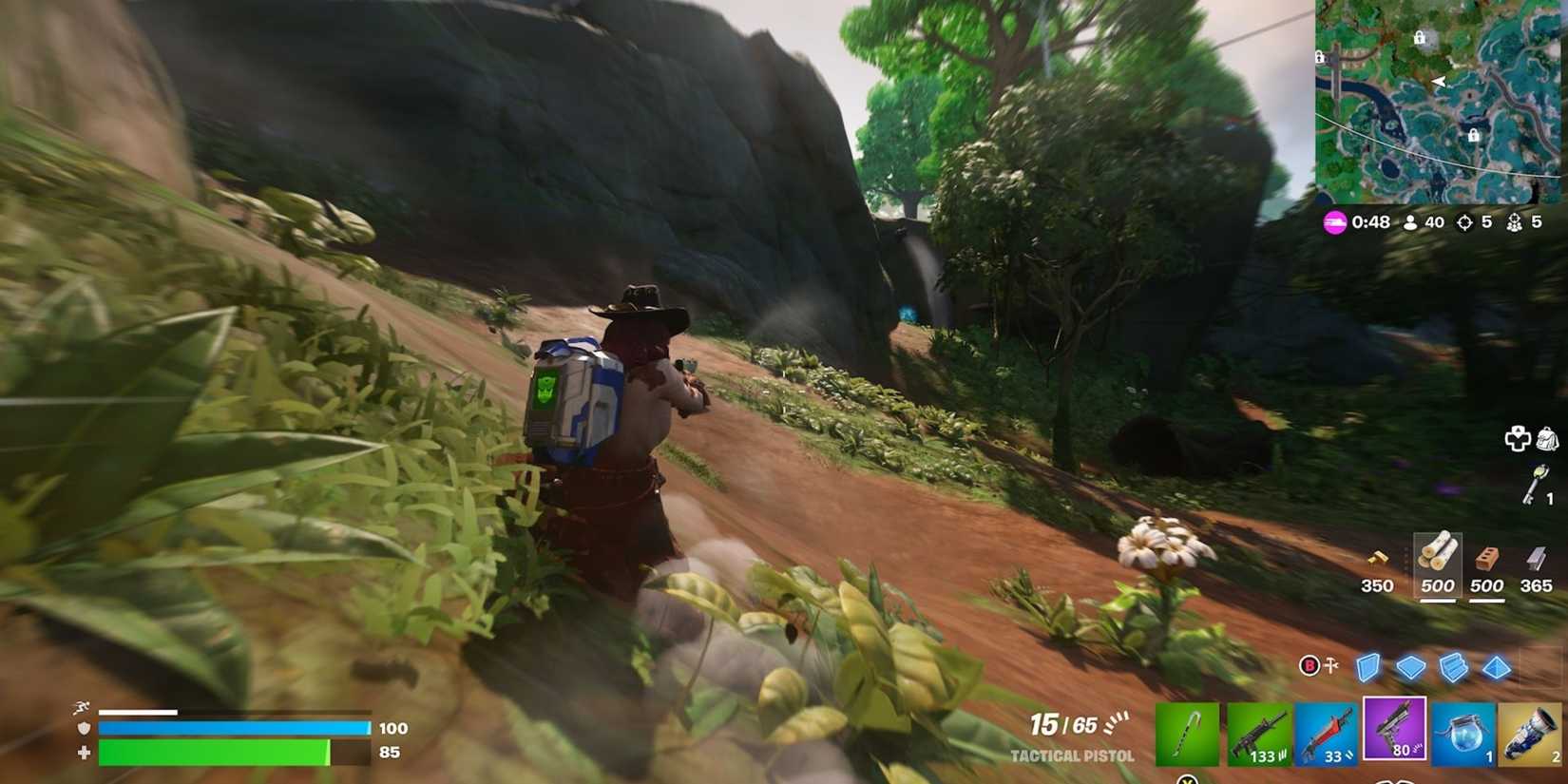The height and width of the screenshot is (784, 1568).
Task: Click the health plus icon above the key
Action: pyautogui.click(x=1519, y=439)
